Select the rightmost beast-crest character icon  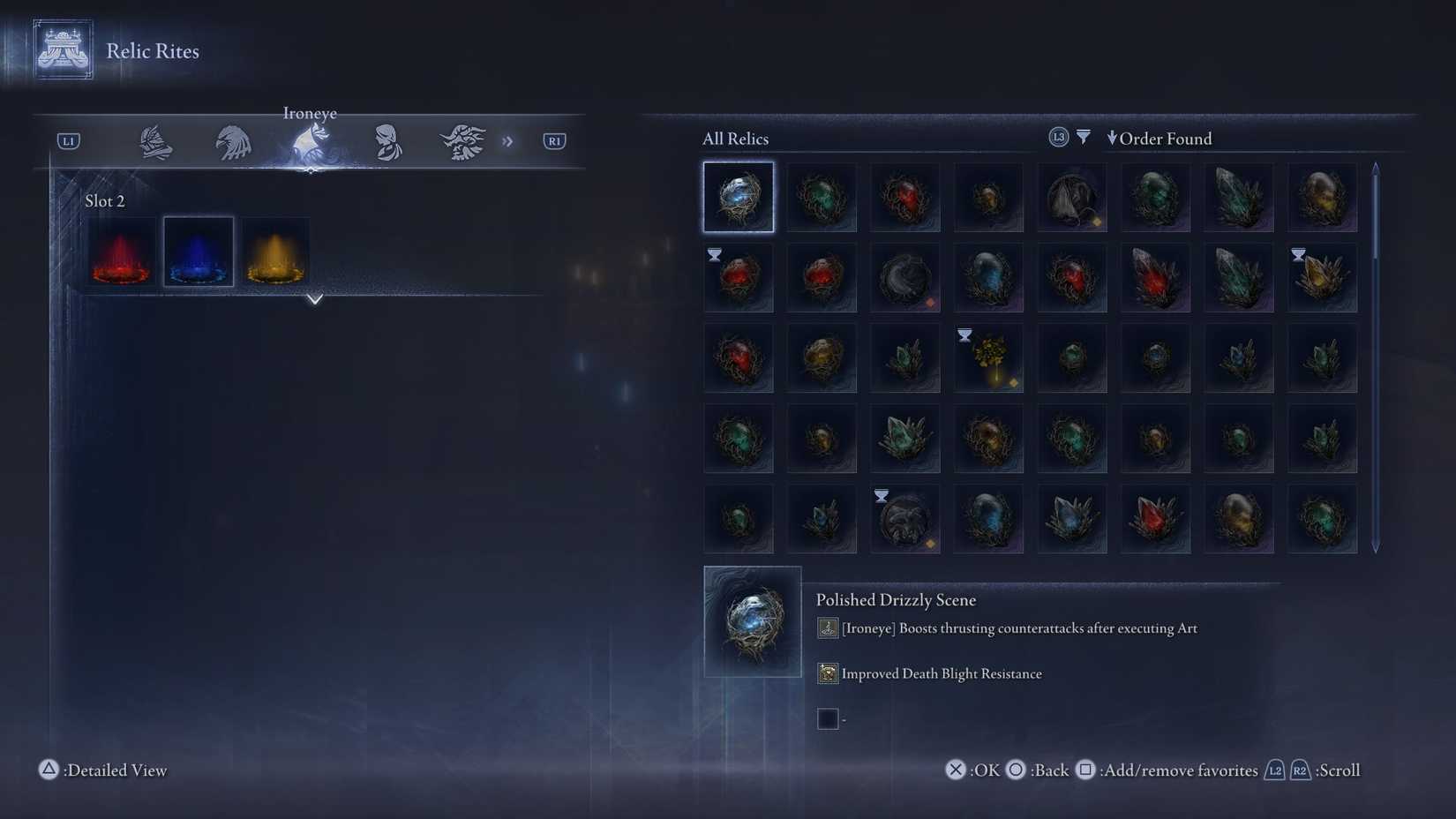coord(462,140)
